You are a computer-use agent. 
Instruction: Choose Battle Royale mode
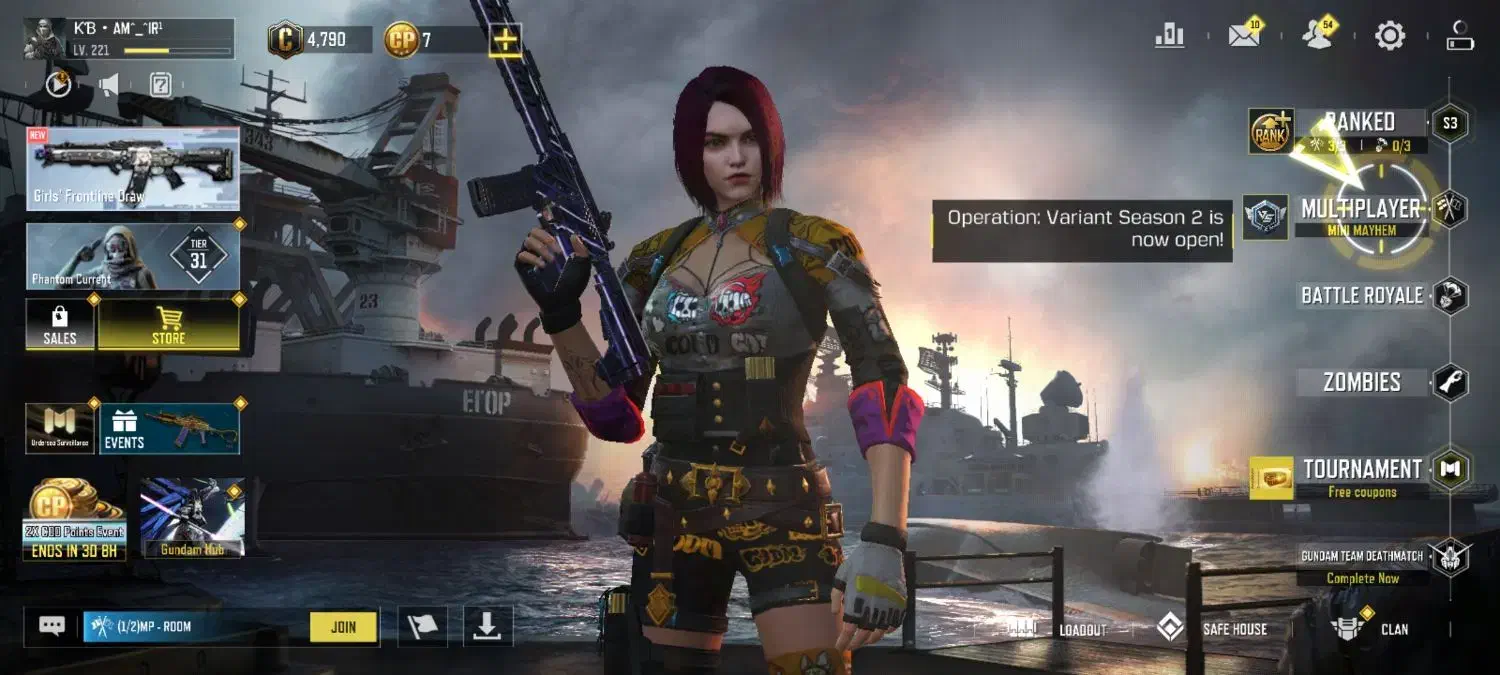1361,295
